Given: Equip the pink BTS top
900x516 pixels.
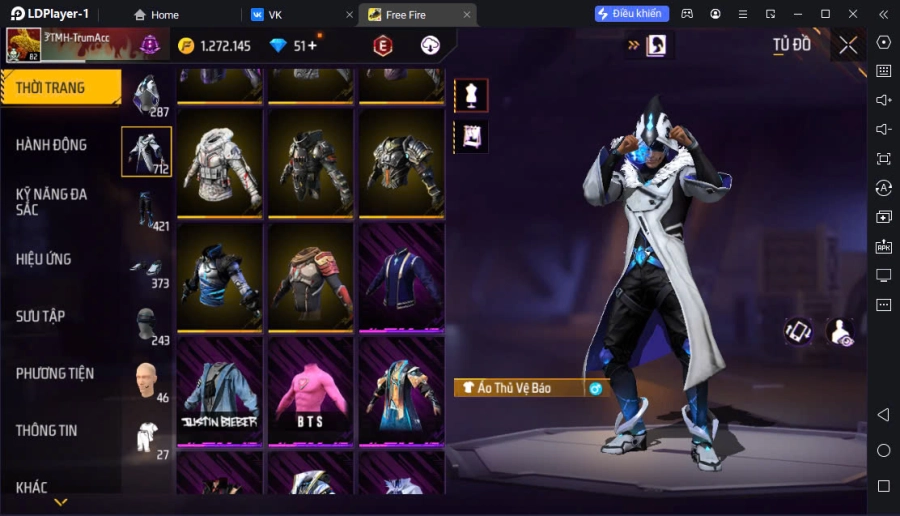Looking at the screenshot, I should point(310,391).
